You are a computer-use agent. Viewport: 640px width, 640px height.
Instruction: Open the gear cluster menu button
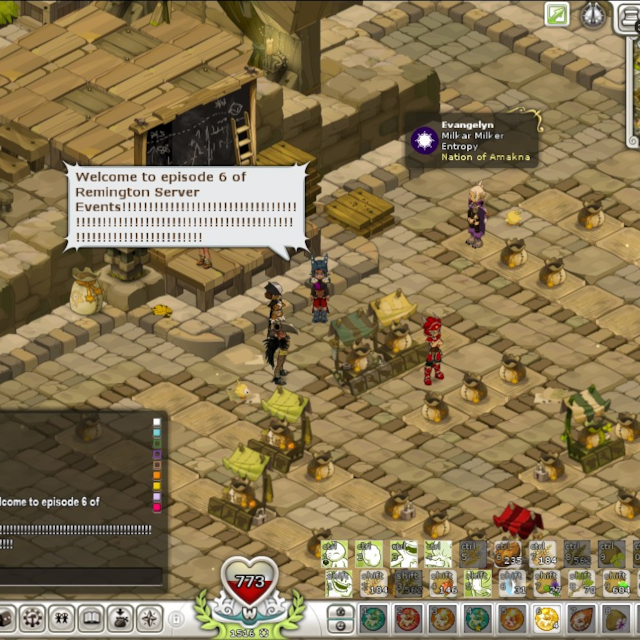tap(33, 618)
